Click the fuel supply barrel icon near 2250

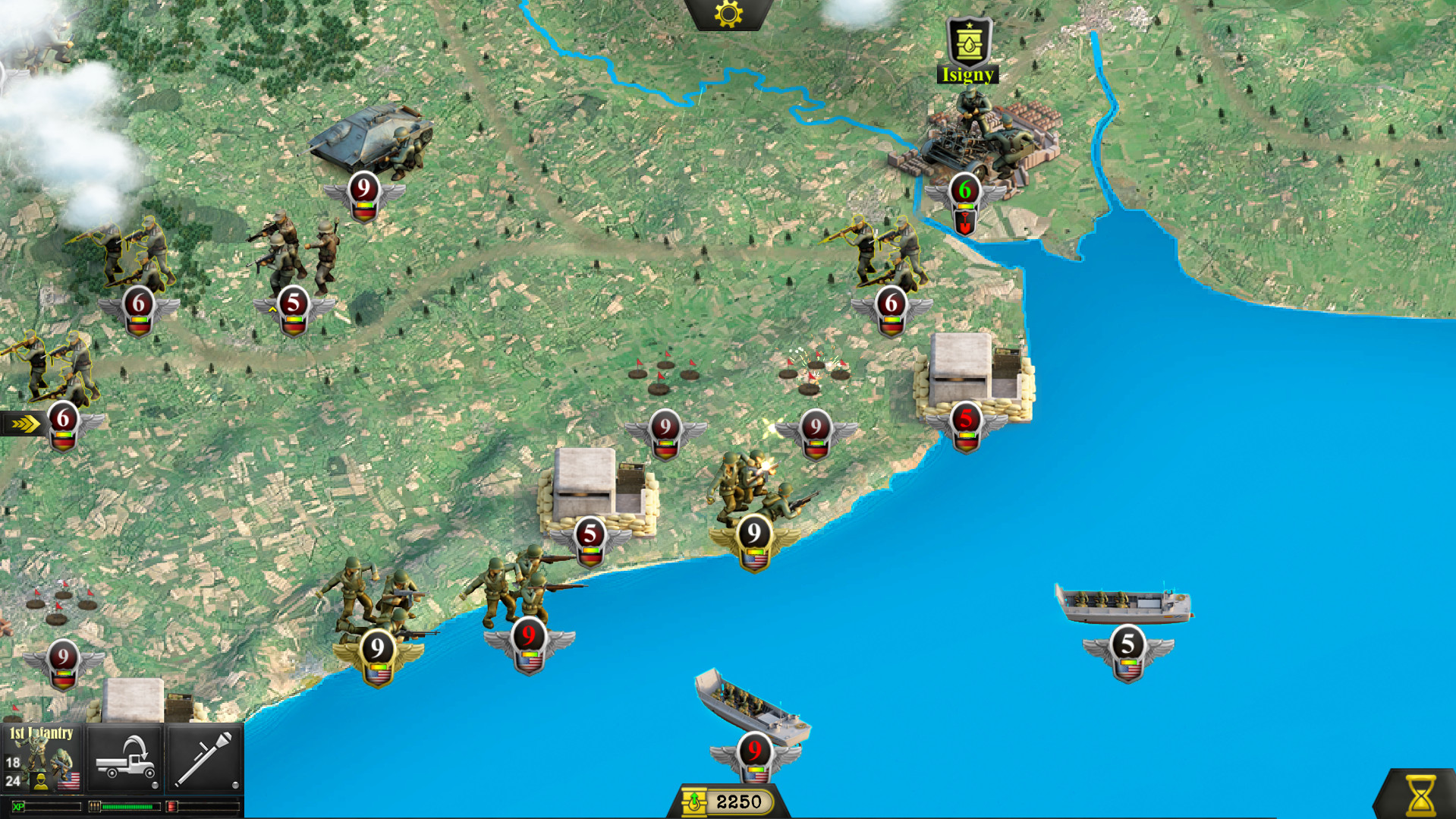[693, 800]
